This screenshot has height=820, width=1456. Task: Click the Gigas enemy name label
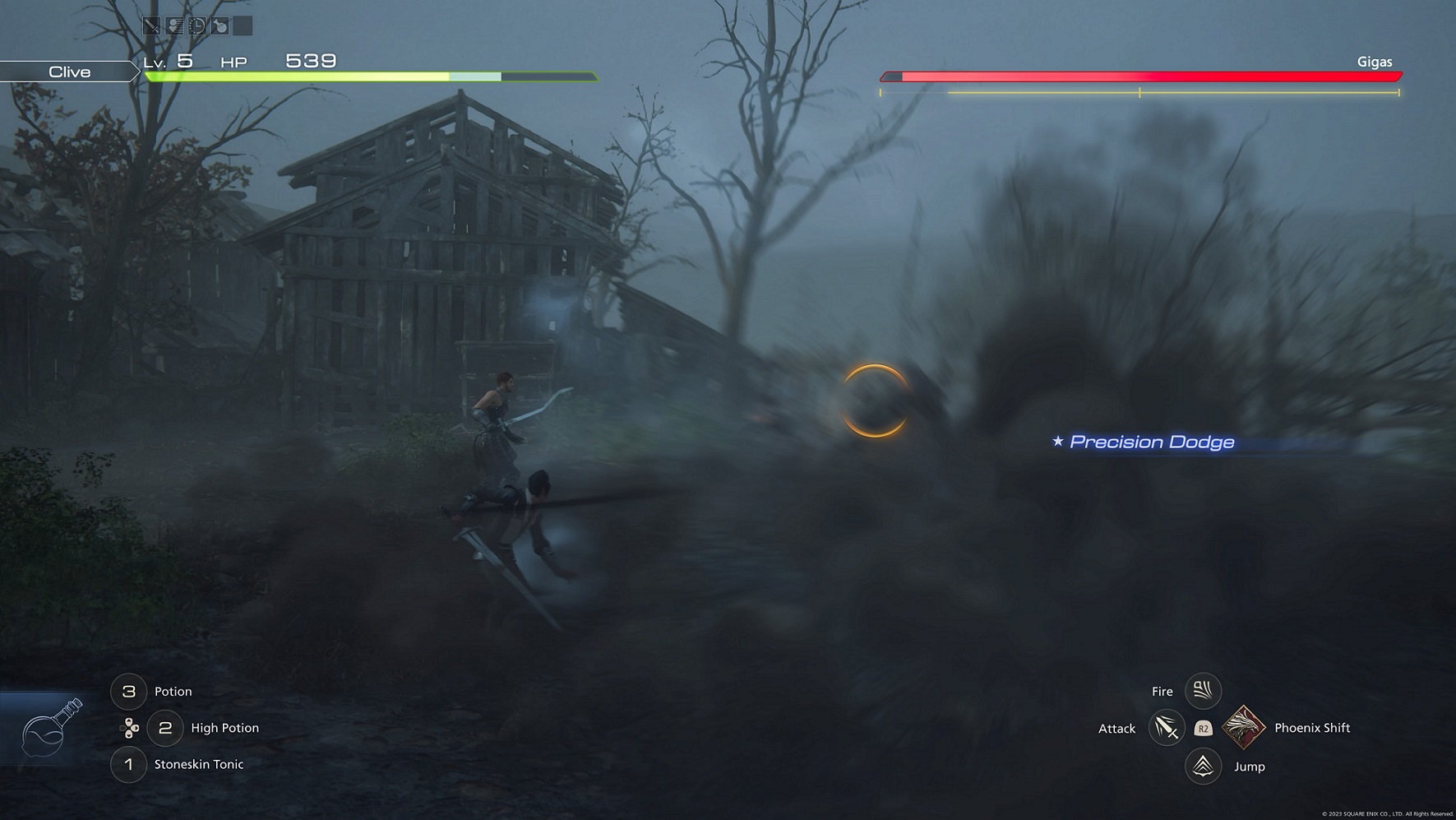(x=1374, y=61)
